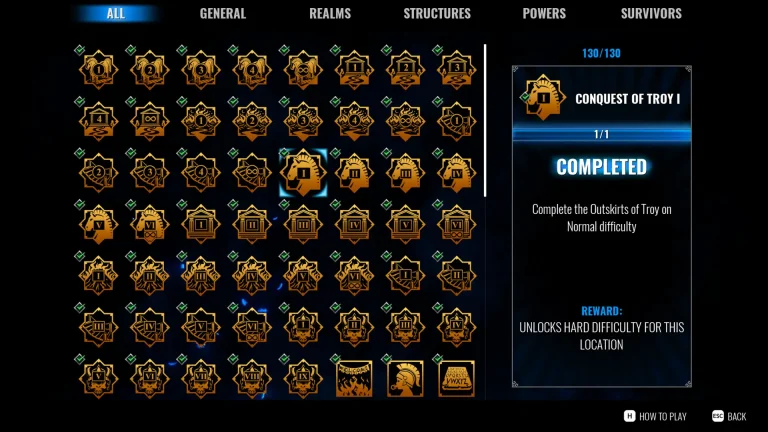Choose the stone tablet achievement tile
The height and width of the screenshot is (432, 768).
tap(456, 379)
